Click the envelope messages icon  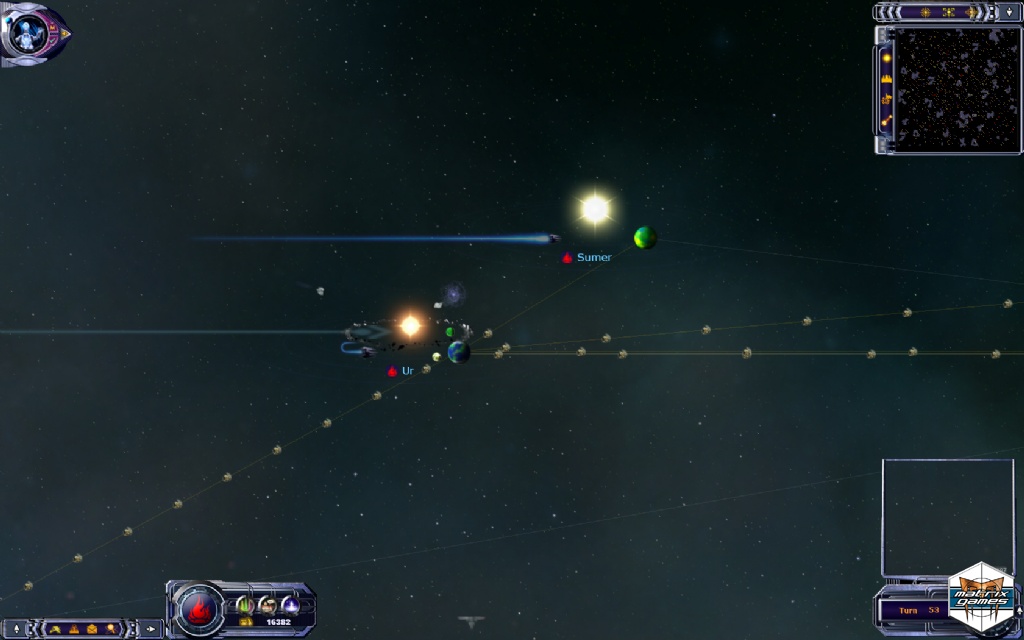tap(93, 629)
